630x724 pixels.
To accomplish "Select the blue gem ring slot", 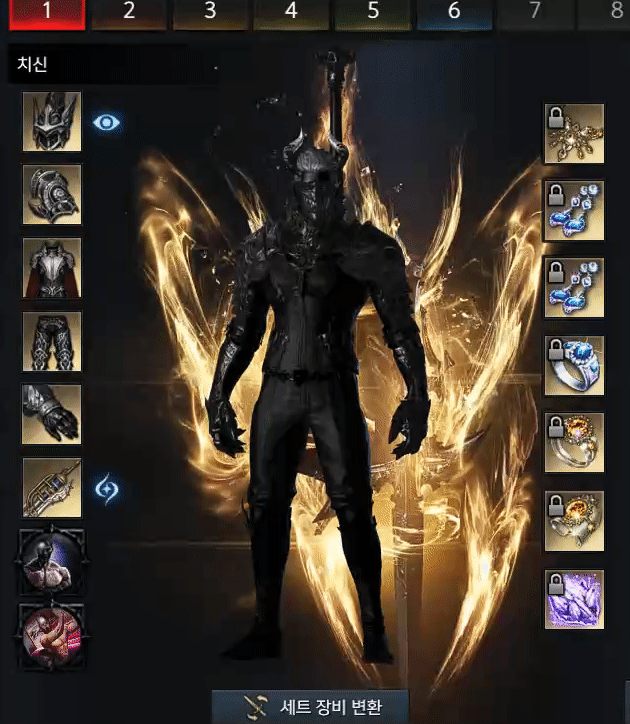I will (x=574, y=365).
